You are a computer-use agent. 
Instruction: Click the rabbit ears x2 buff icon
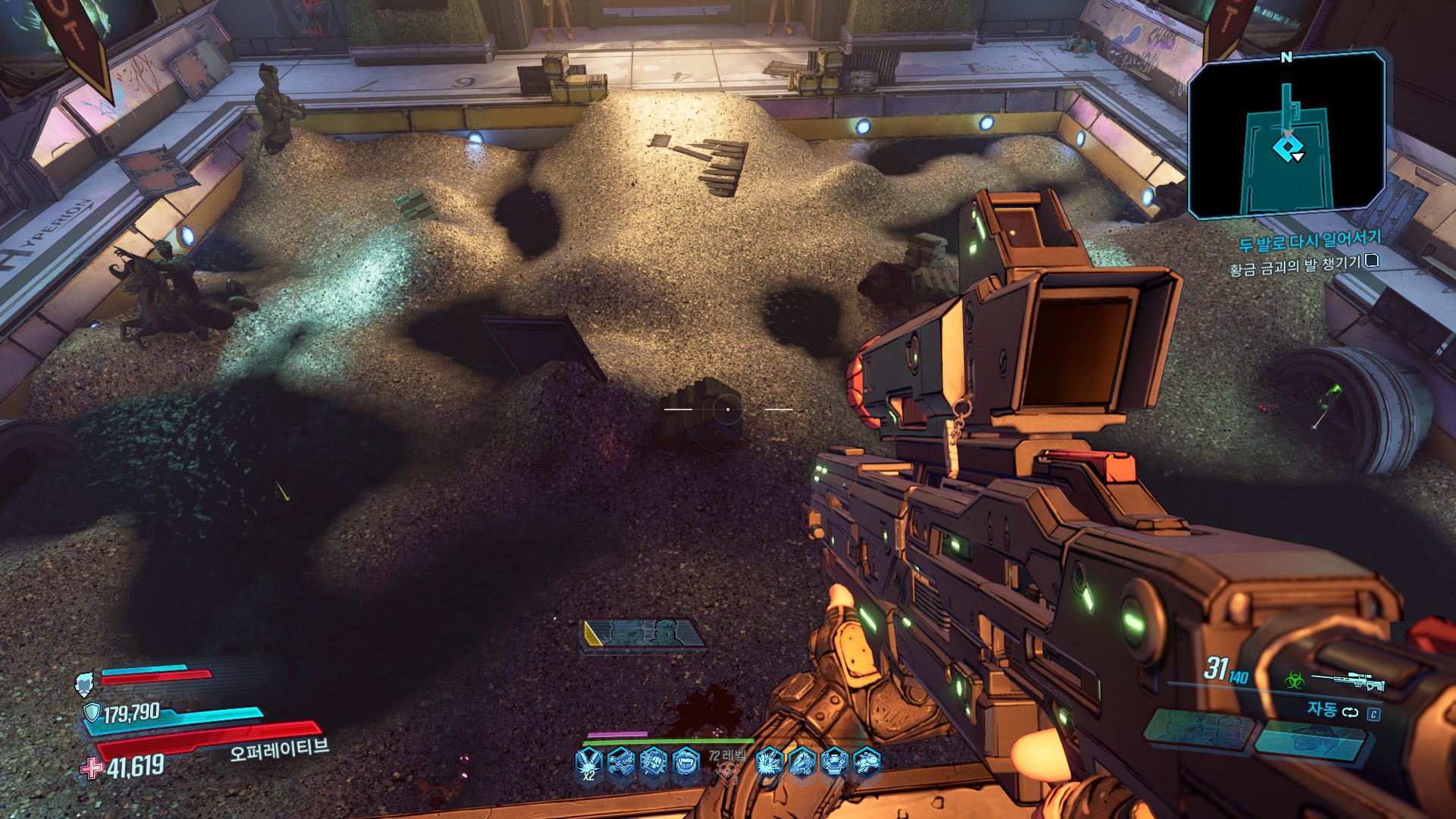coord(588,762)
